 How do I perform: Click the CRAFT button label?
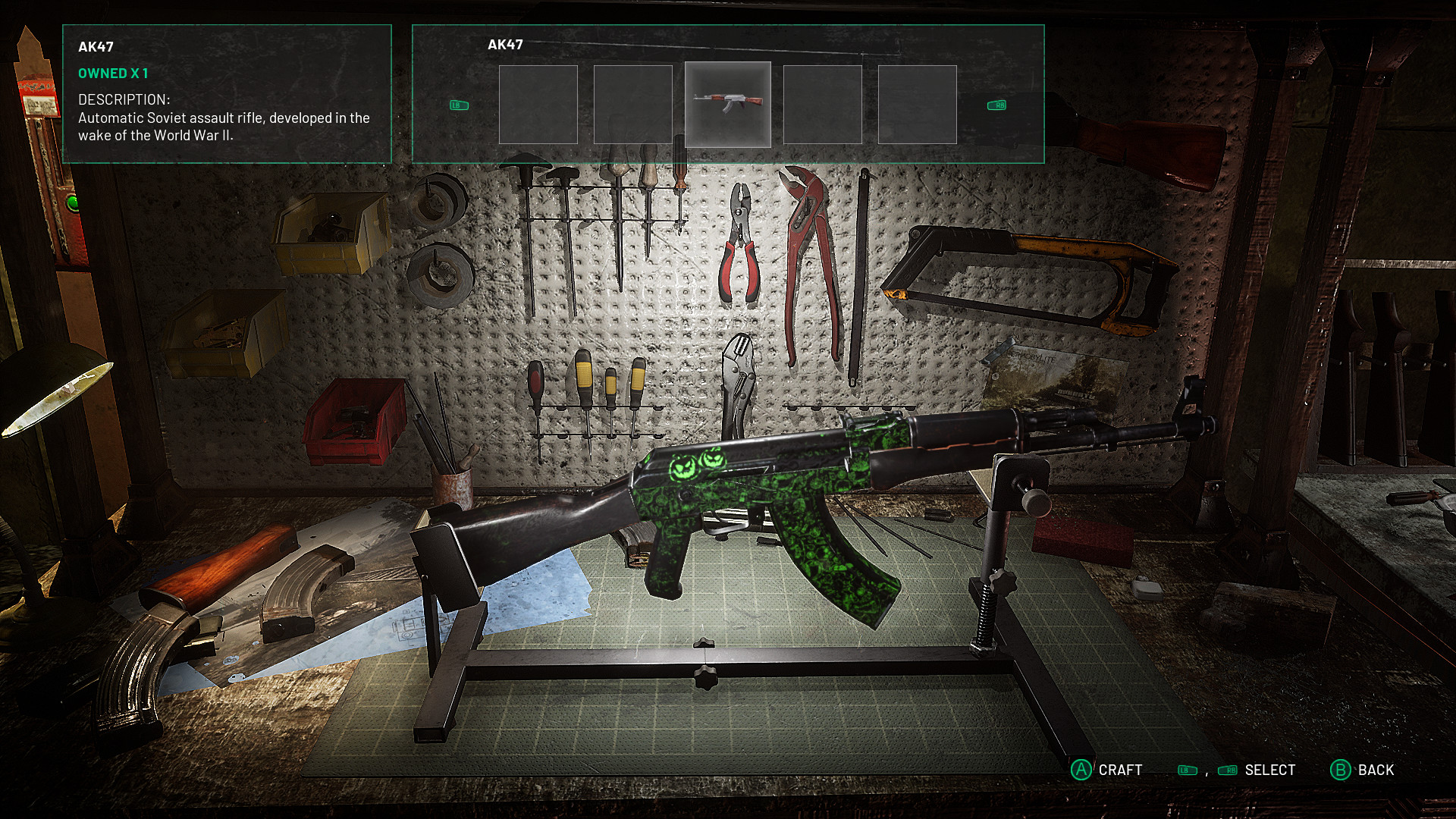tap(1121, 770)
